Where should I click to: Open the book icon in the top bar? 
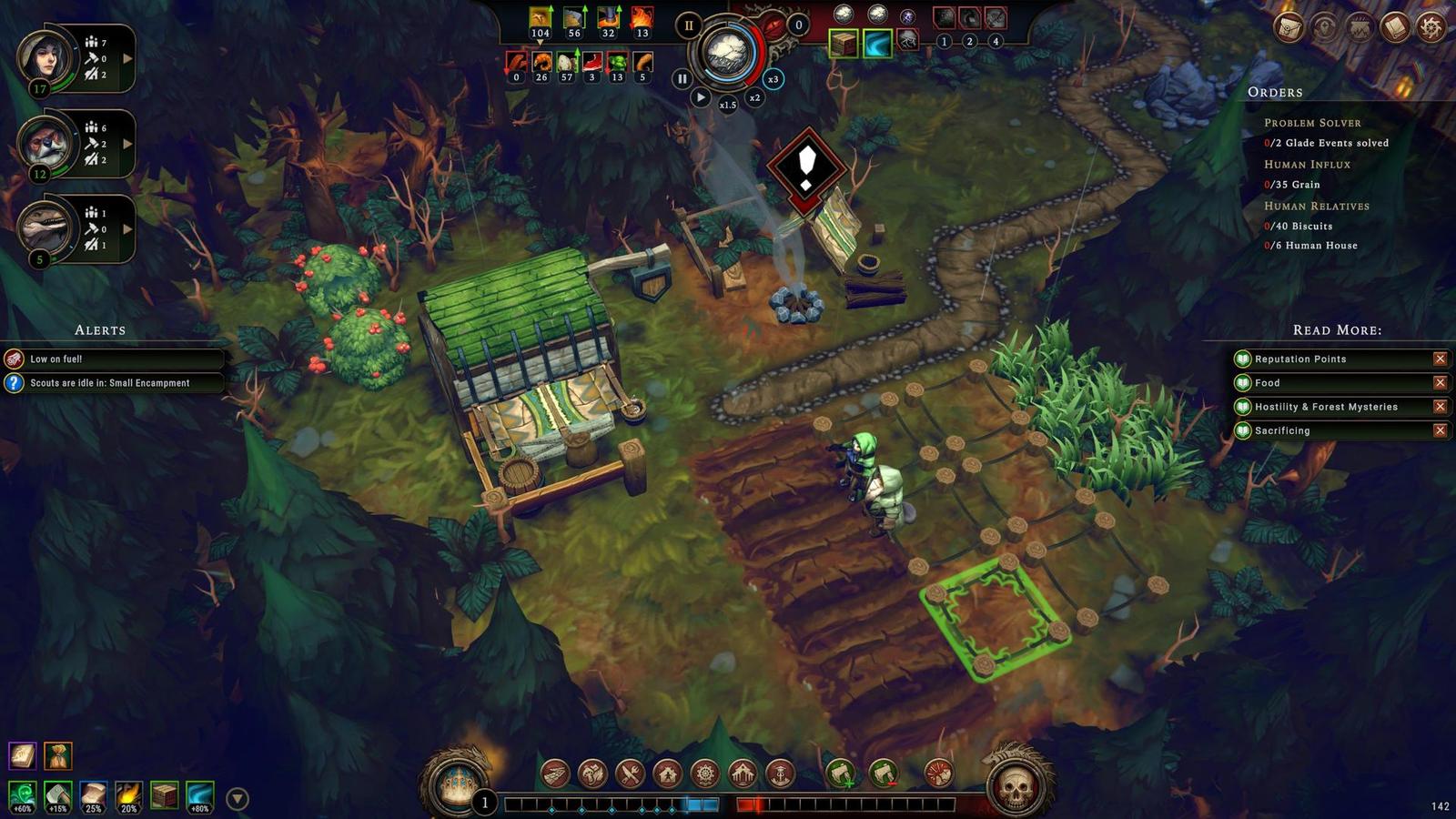(x=1394, y=27)
